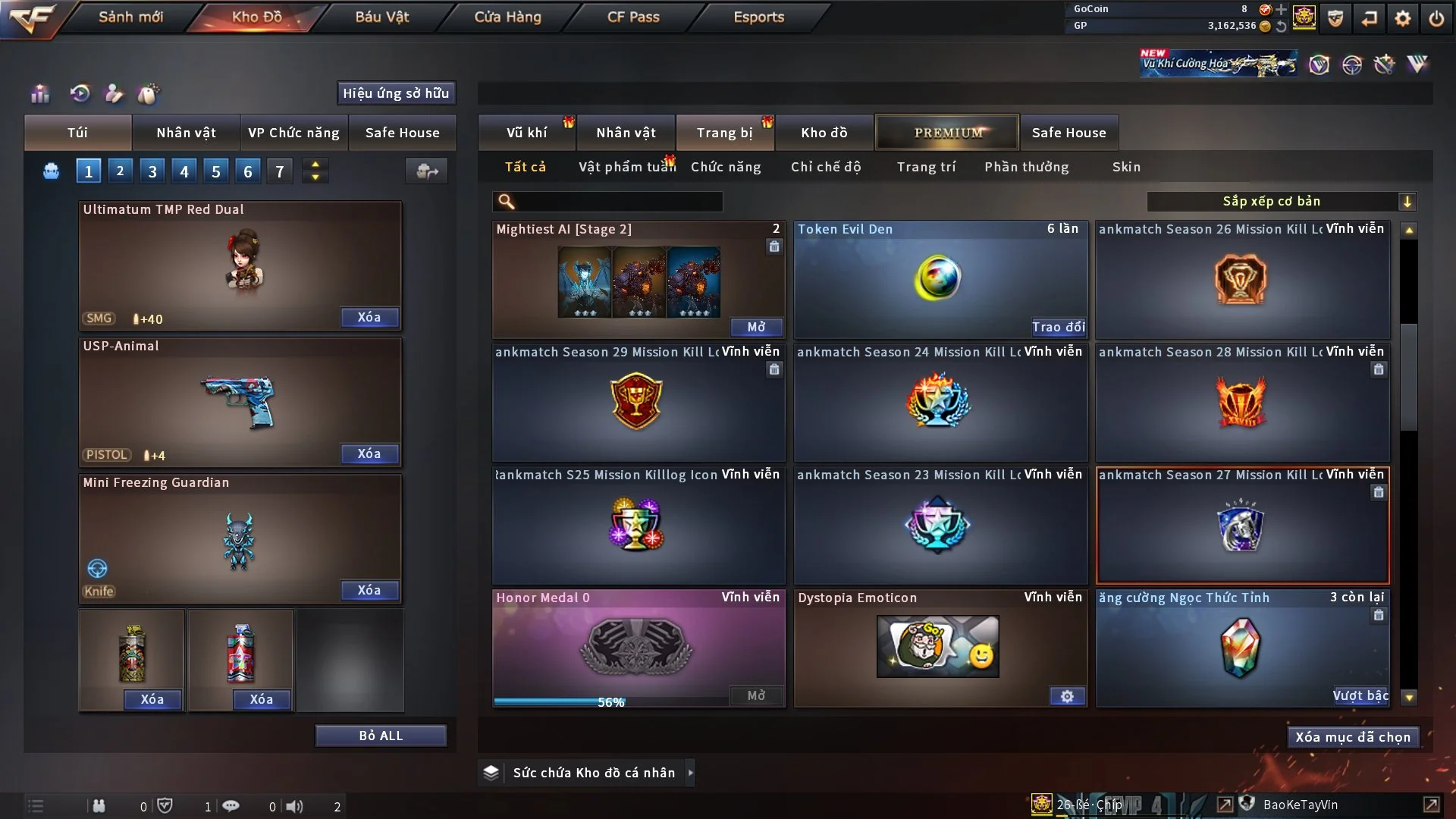Screen dimensions: 1456x819
Task: Select the PREMIUM inventory tab
Action: (x=947, y=133)
